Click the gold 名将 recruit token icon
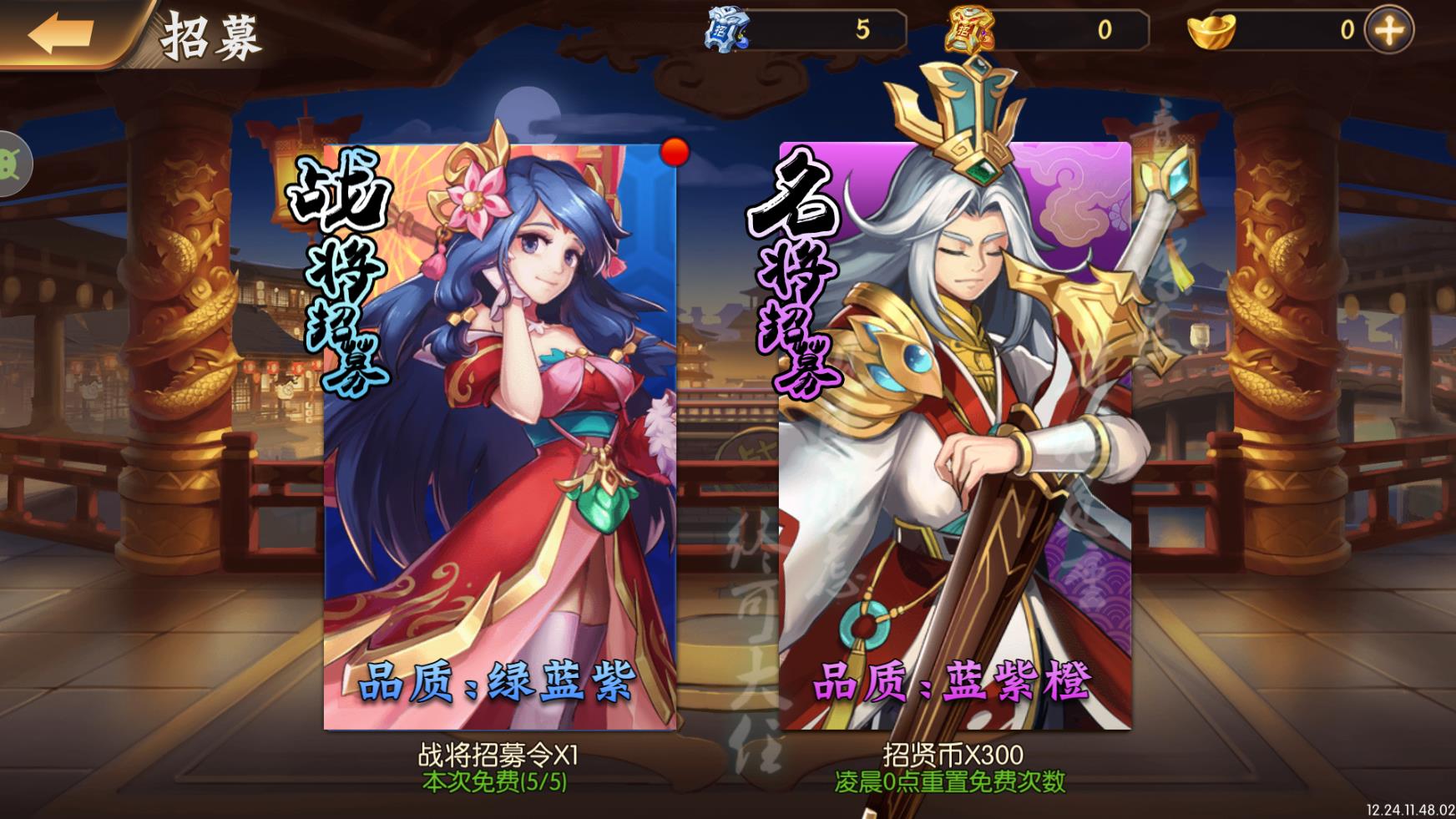Screen dimensions: 1456x819 tap(968, 28)
